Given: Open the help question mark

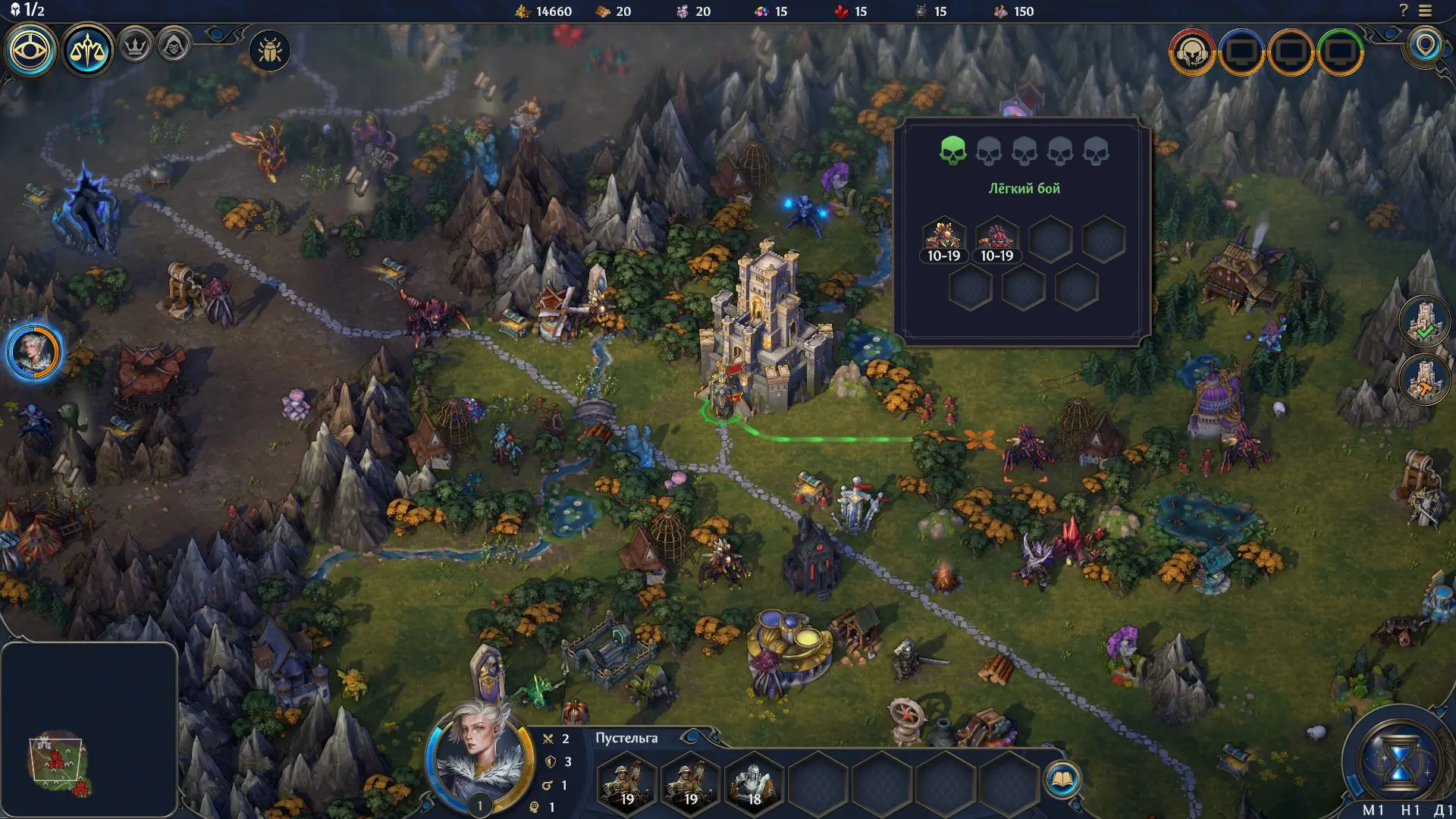Looking at the screenshot, I should [1403, 11].
